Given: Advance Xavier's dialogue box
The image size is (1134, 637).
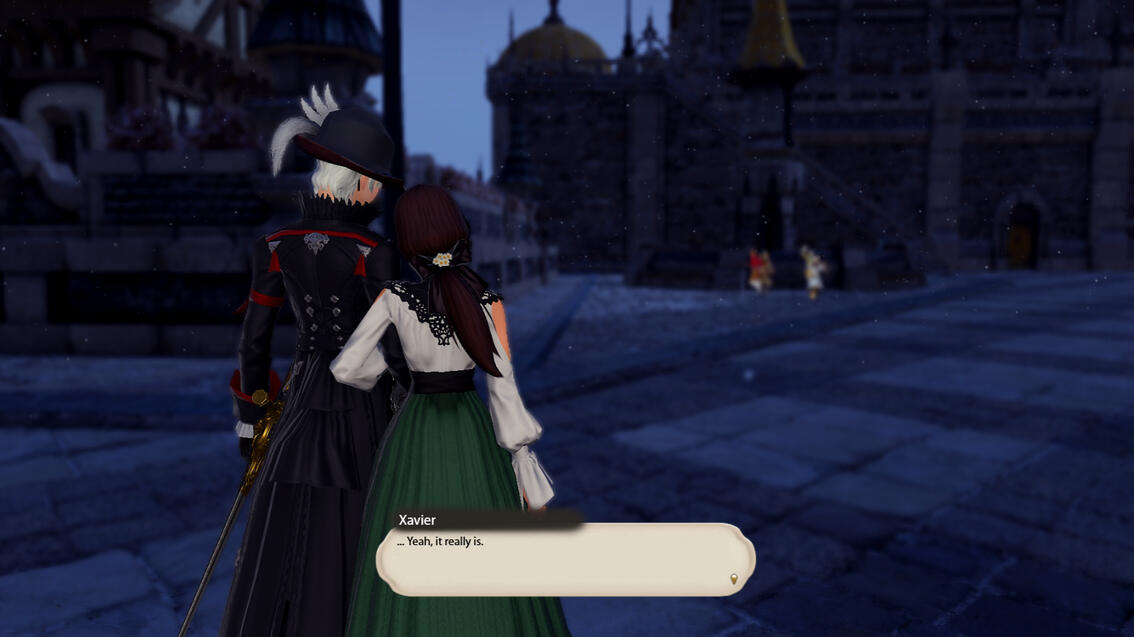Looking at the screenshot, I should (x=565, y=559).
